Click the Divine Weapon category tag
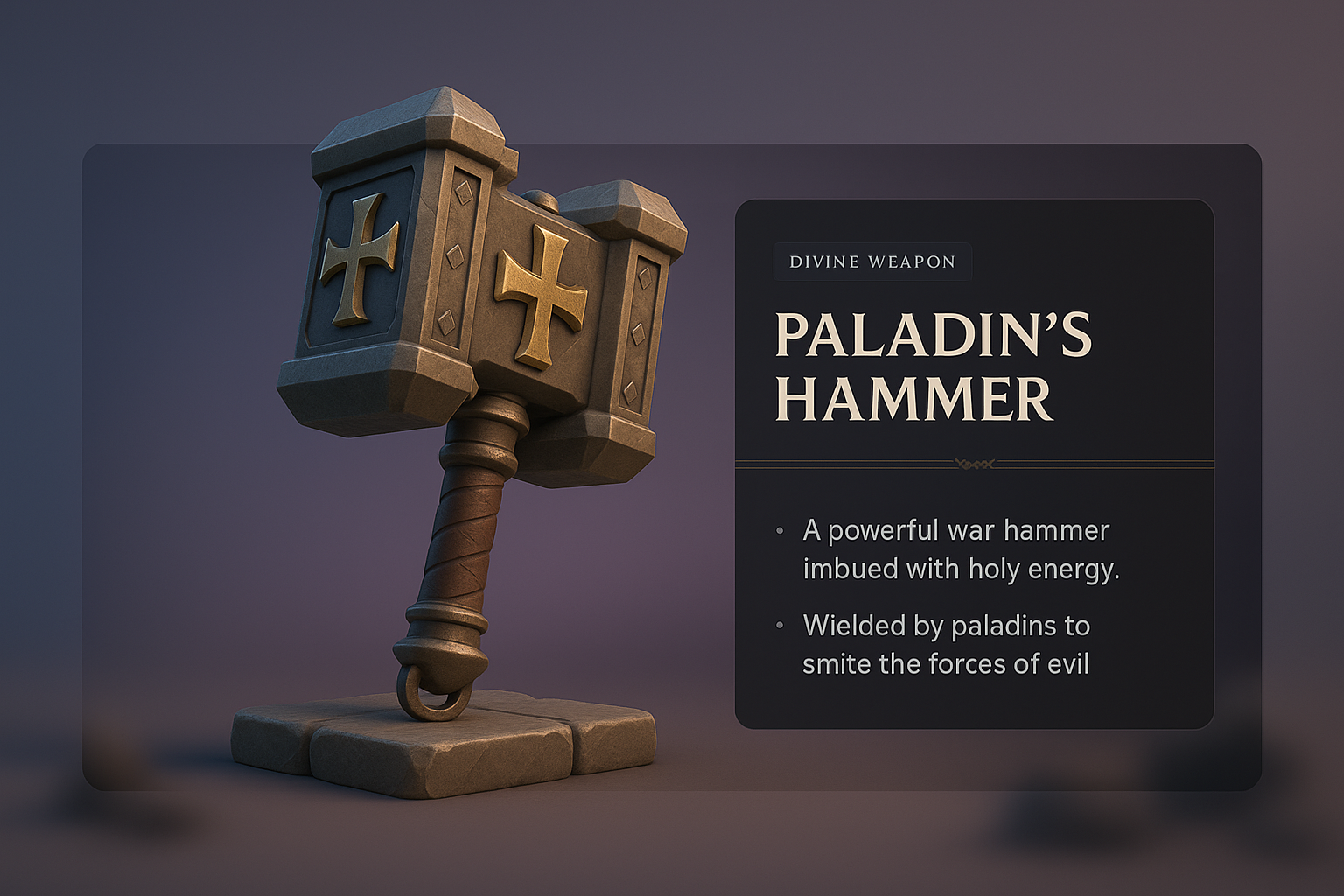Screen dimensions: 1344x896 click(x=871, y=262)
